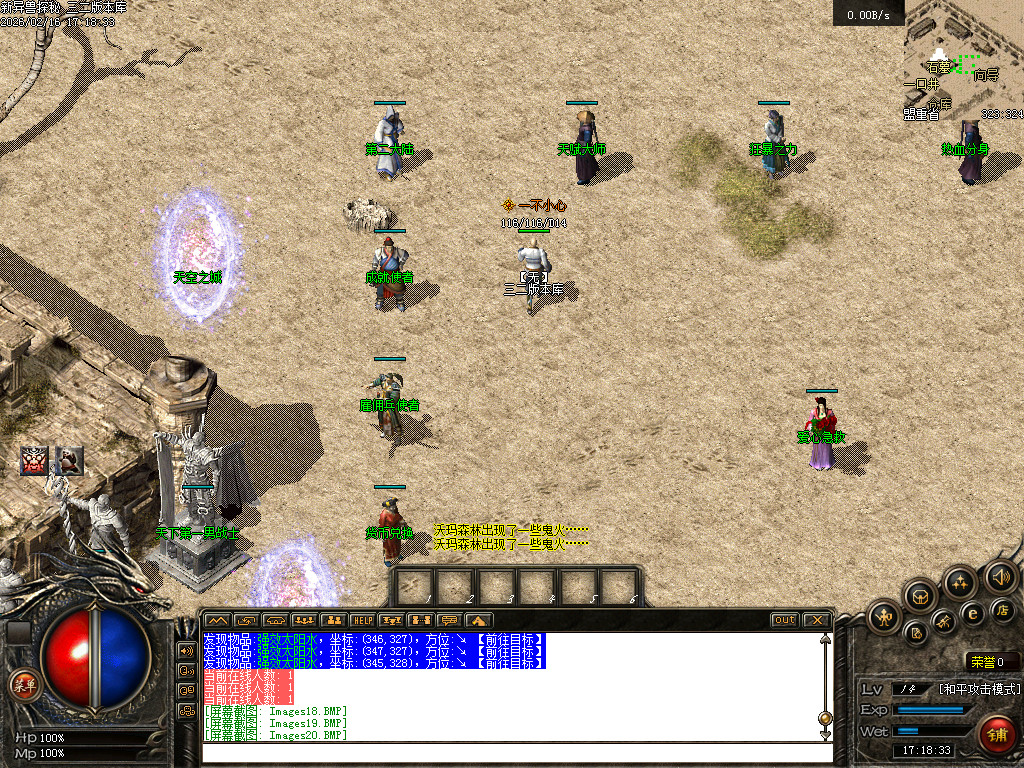
Task: Select the red demon mask buff icon
Action: 36,460
